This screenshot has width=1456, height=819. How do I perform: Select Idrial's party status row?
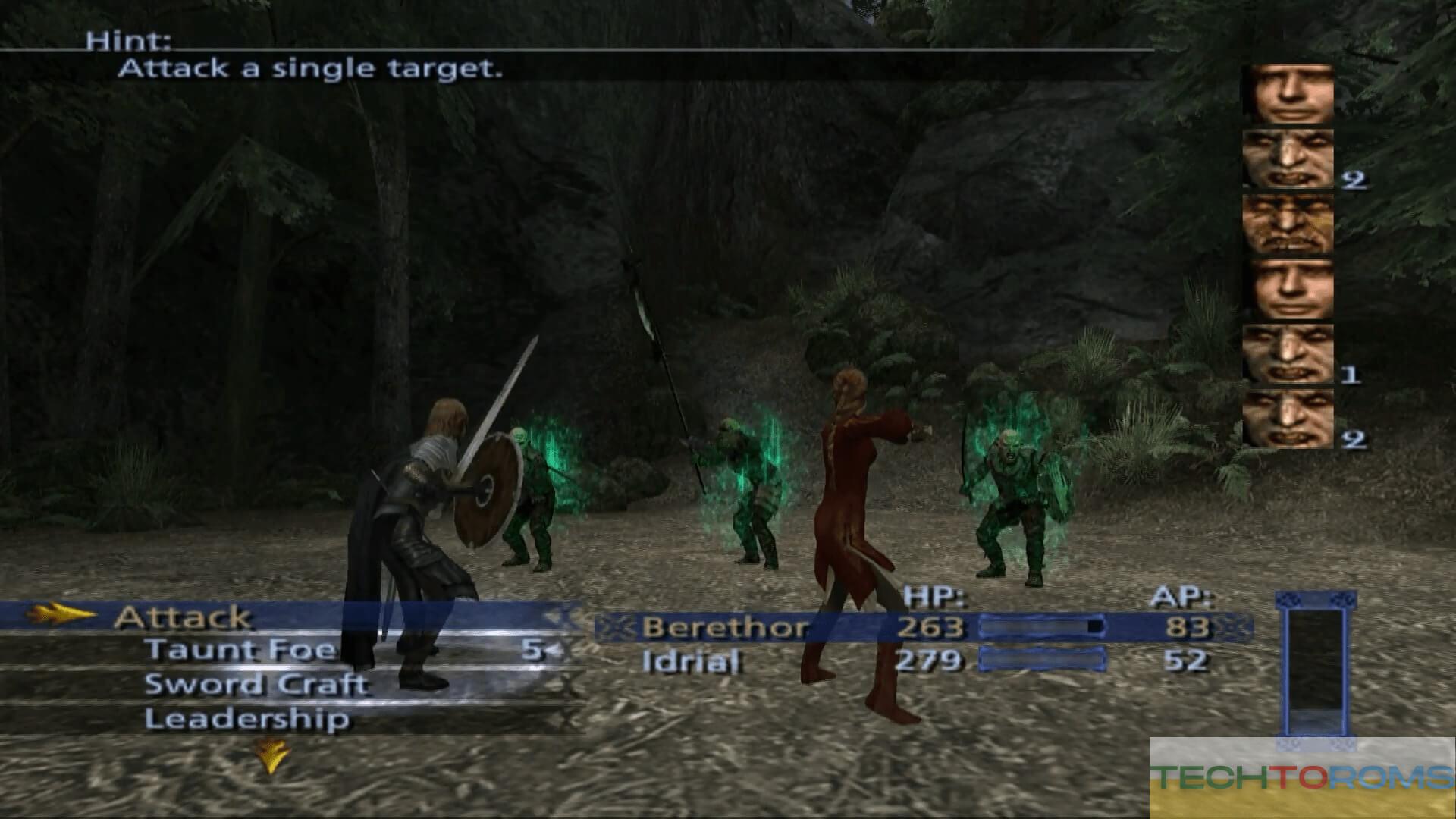pos(921,661)
